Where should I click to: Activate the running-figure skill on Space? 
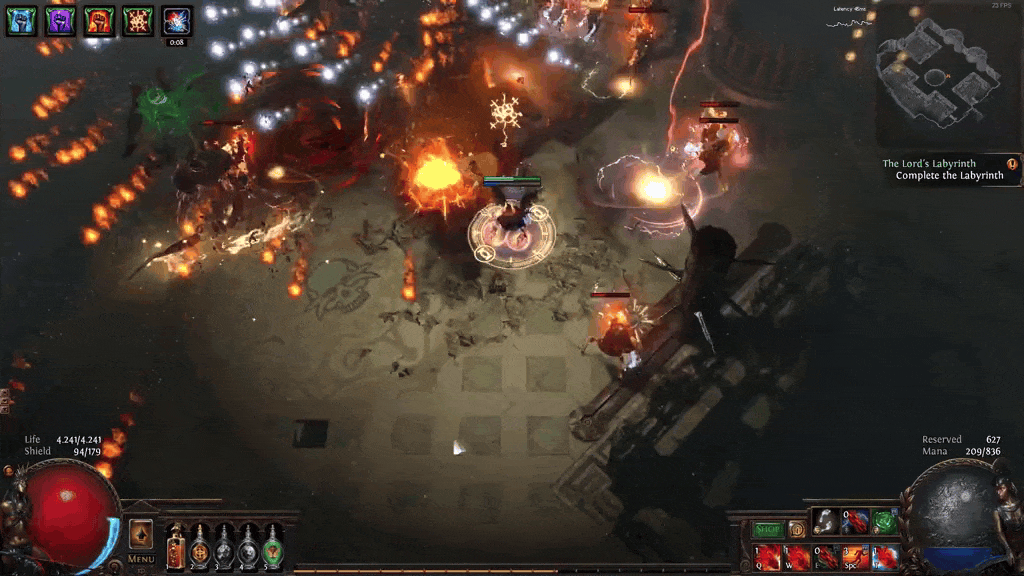[x=855, y=557]
